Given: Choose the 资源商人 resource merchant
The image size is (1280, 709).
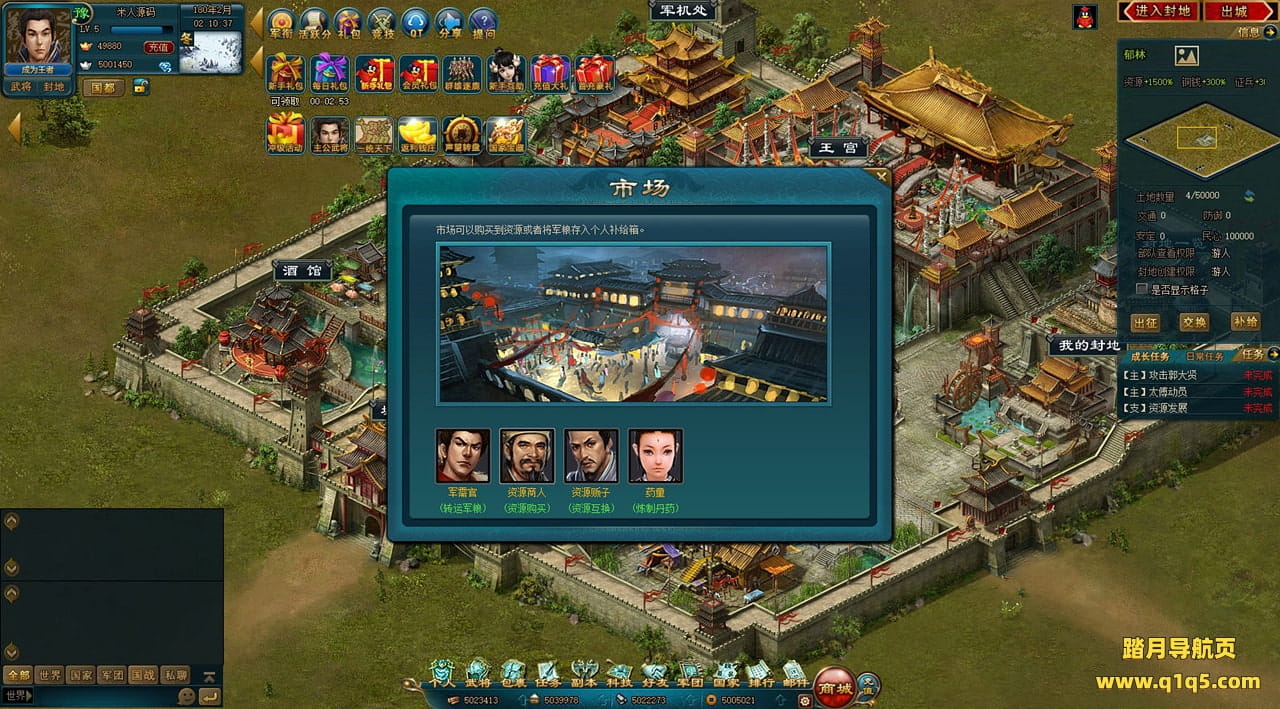Looking at the screenshot, I should point(527,456).
